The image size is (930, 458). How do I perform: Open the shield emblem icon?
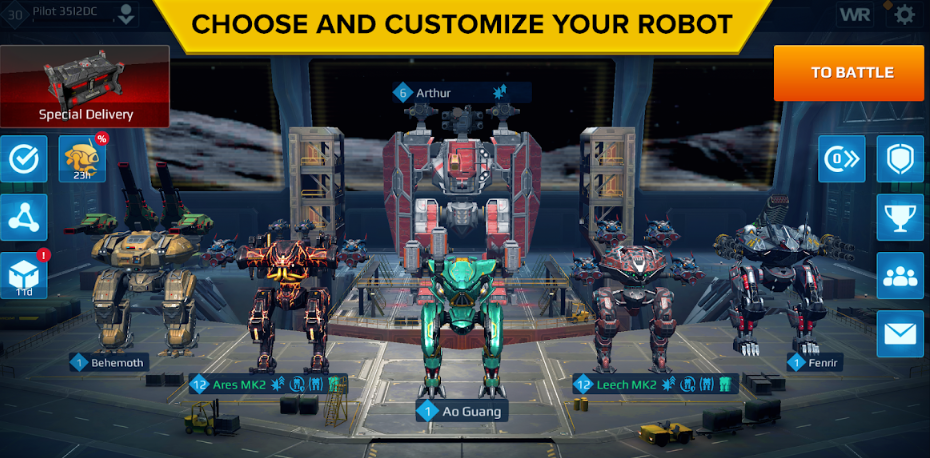point(899,159)
